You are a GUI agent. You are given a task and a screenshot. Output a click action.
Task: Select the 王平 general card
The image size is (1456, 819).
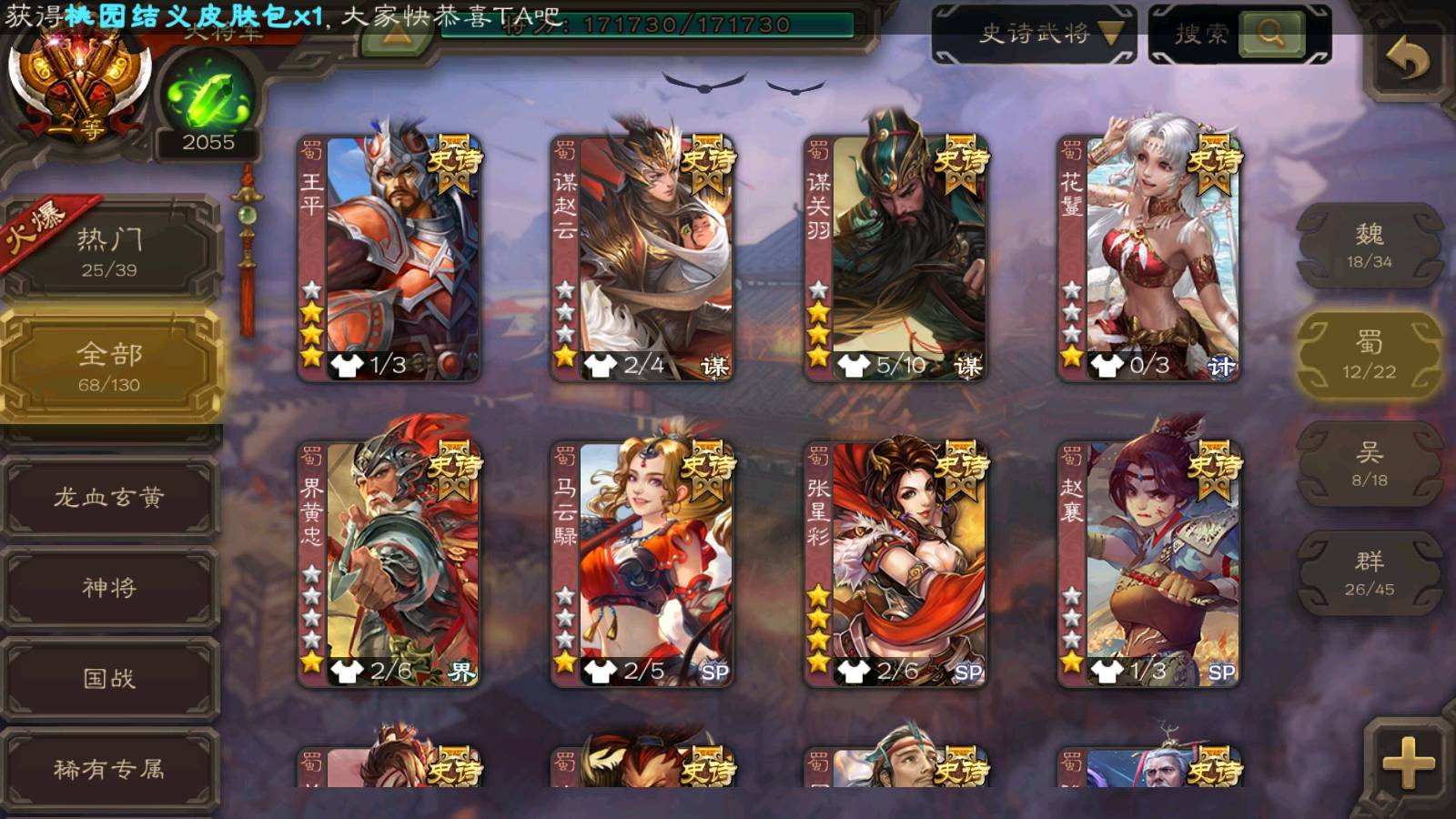click(x=389, y=259)
